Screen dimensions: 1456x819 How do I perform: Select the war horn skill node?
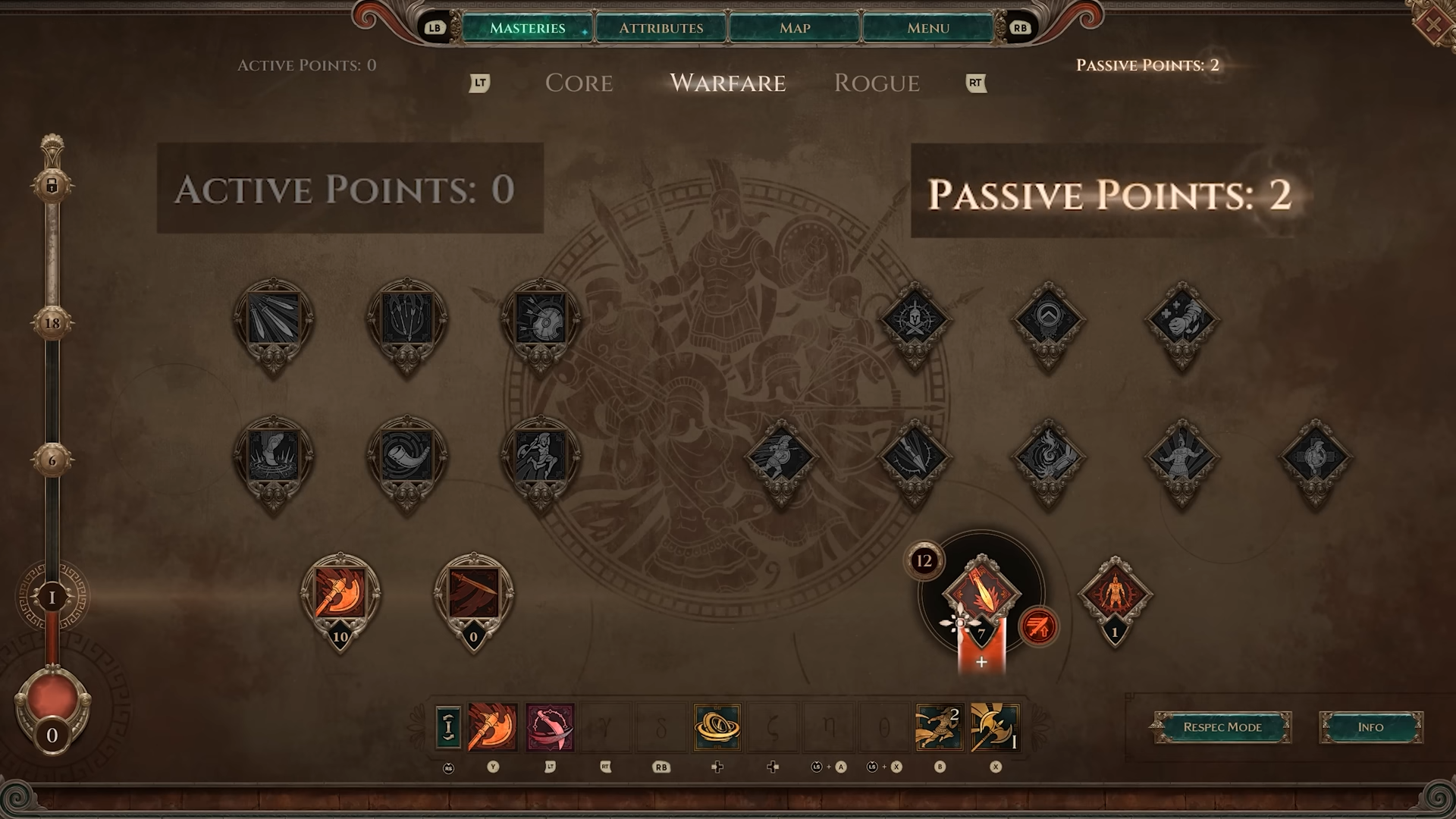406,457
